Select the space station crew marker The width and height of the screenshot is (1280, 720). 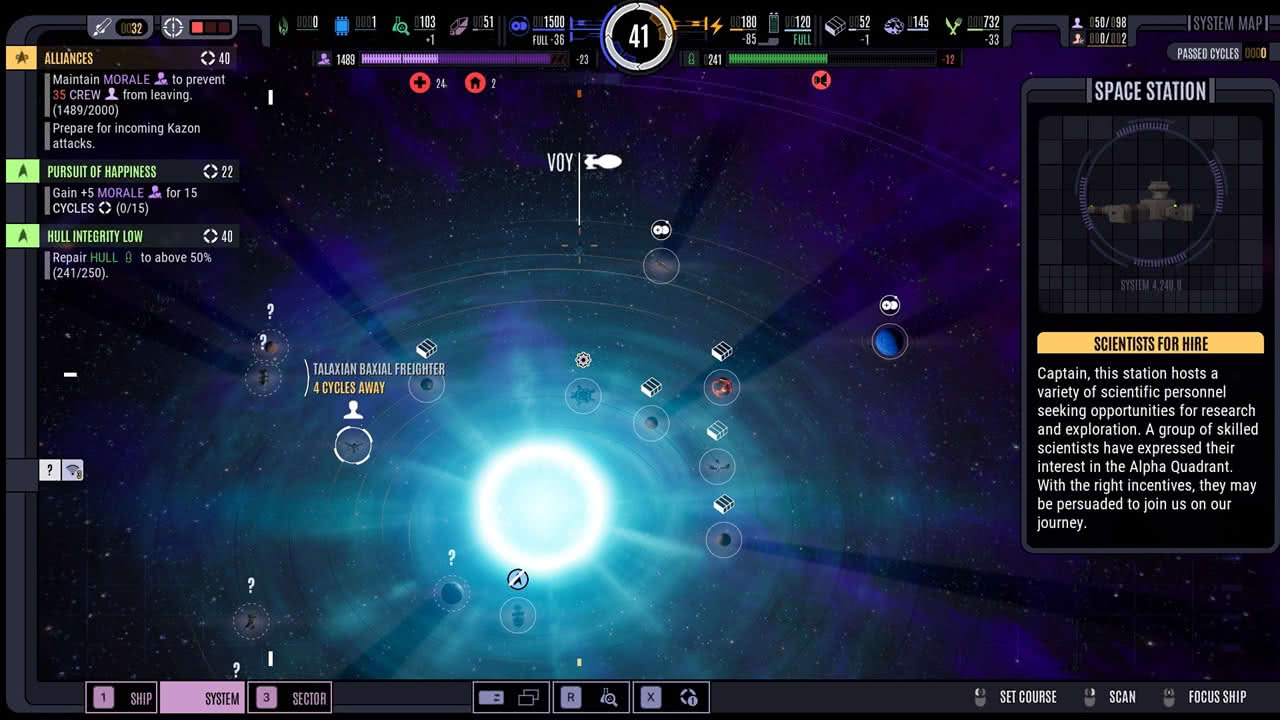click(353, 445)
